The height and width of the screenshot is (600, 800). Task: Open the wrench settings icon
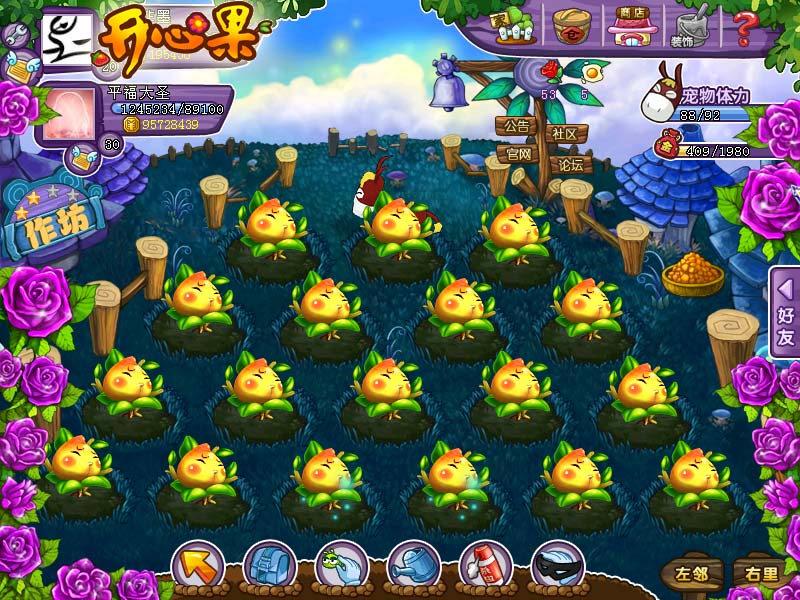pos(16,35)
